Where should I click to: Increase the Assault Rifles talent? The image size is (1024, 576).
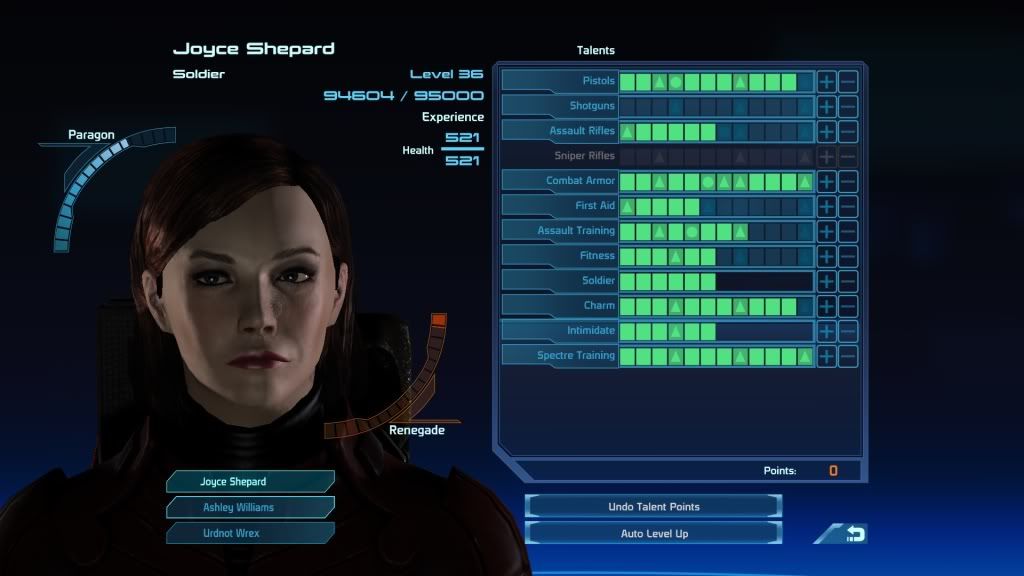pyautogui.click(x=827, y=131)
